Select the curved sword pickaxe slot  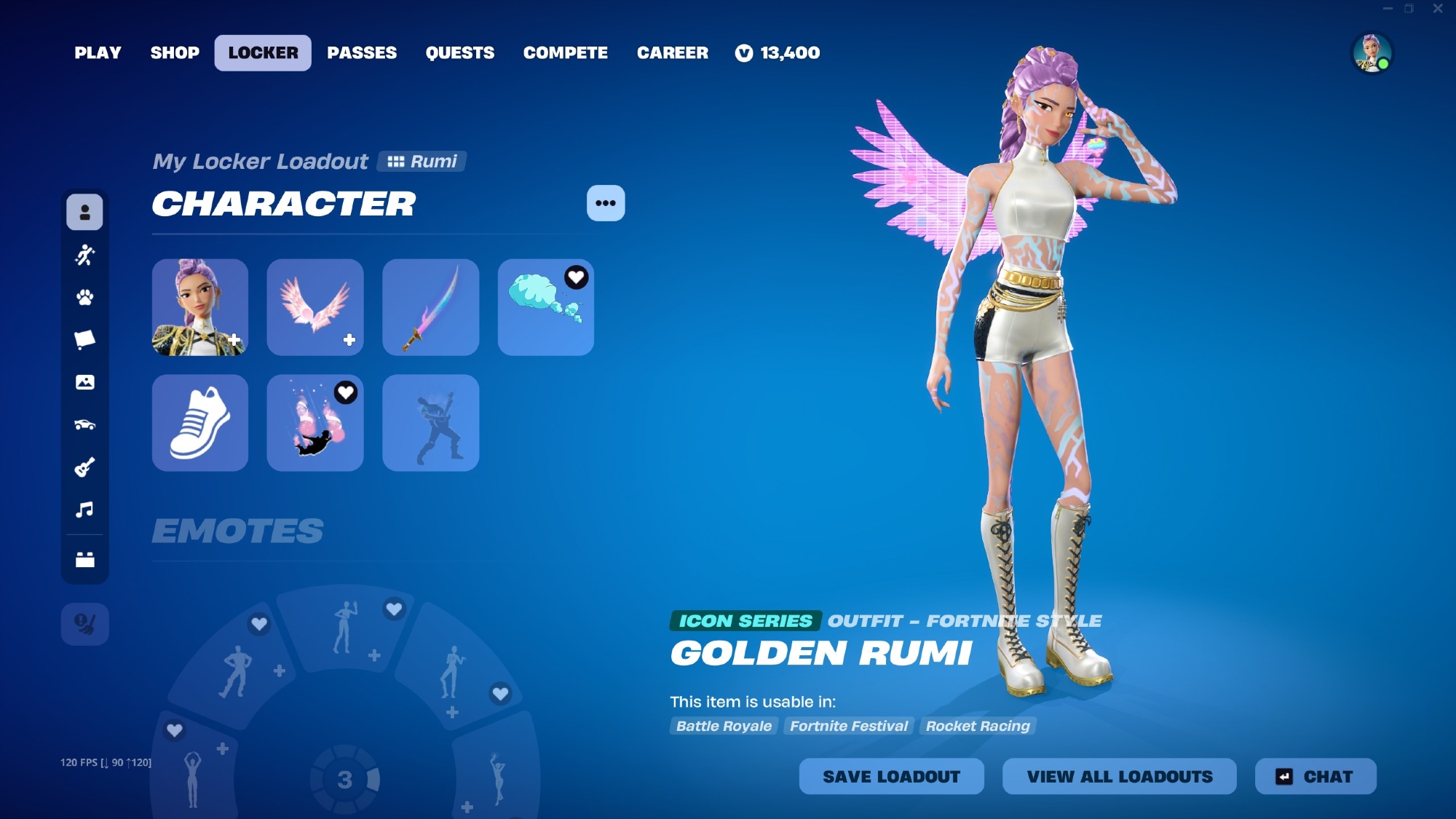click(430, 307)
